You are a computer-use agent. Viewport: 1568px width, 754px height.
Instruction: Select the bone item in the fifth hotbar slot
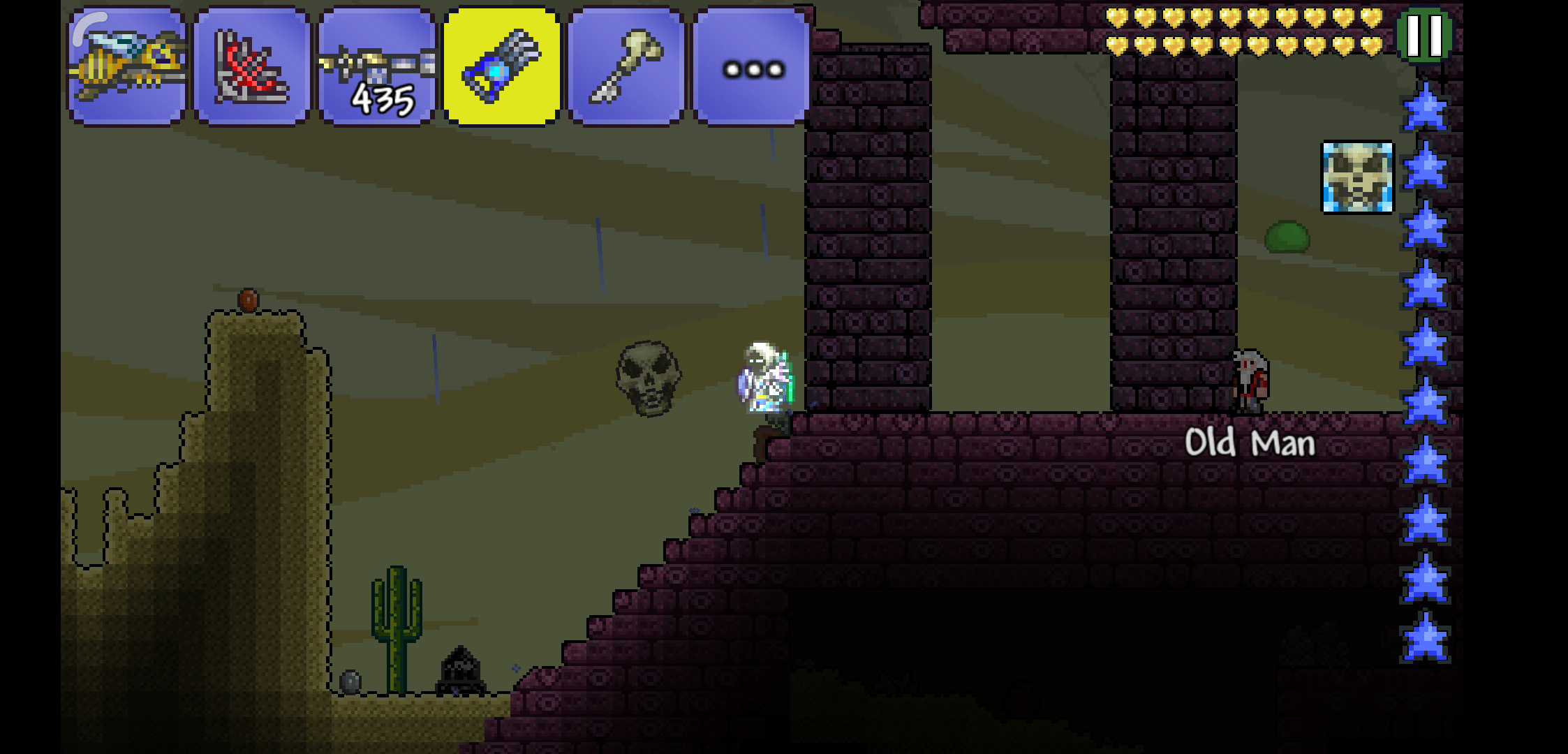click(x=625, y=67)
